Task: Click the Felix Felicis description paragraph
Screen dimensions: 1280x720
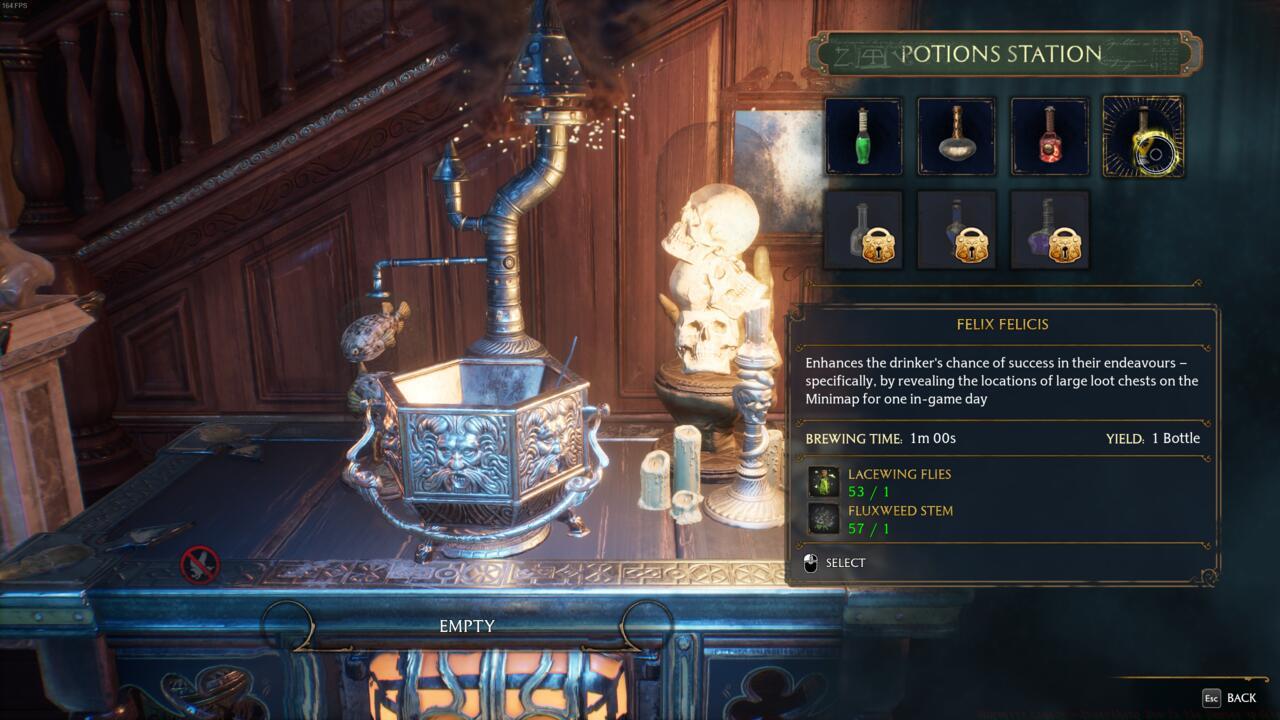Action: point(1000,381)
